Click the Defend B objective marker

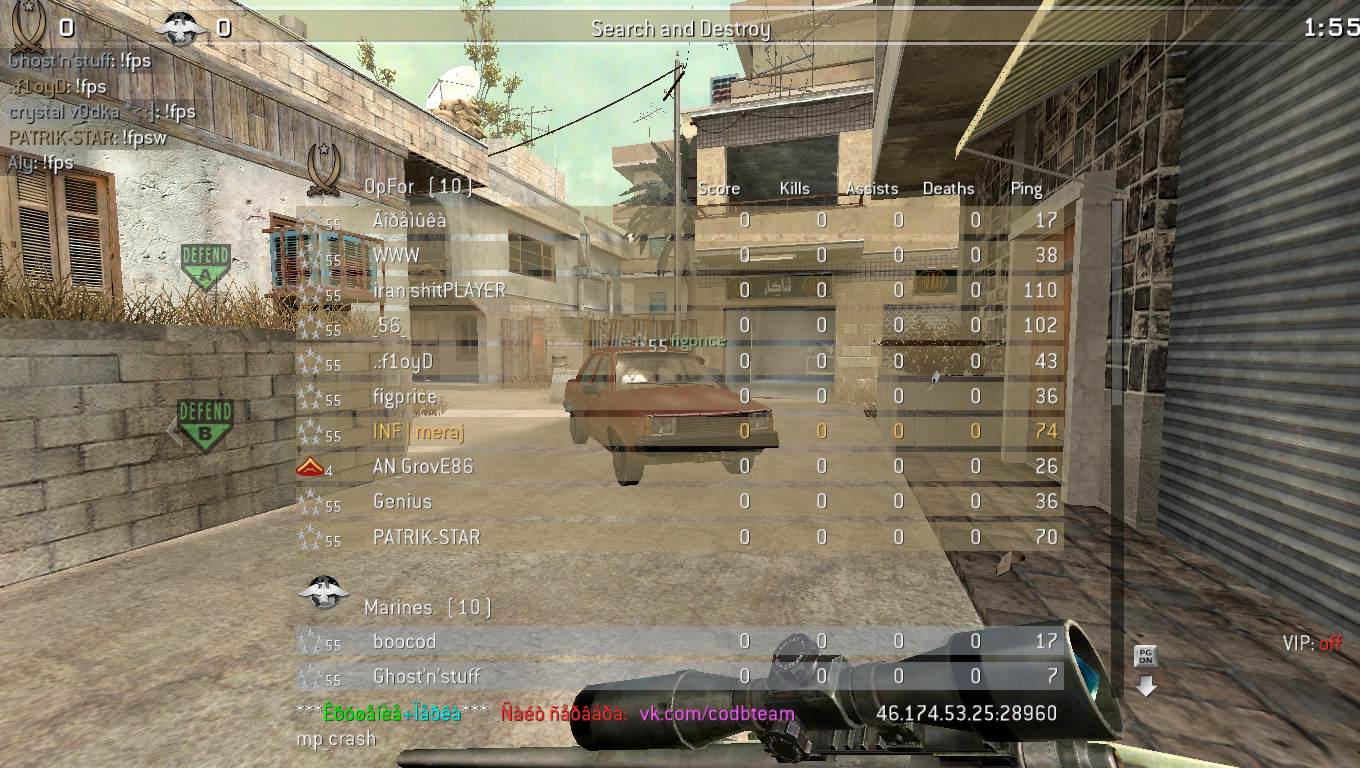[205, 424]
